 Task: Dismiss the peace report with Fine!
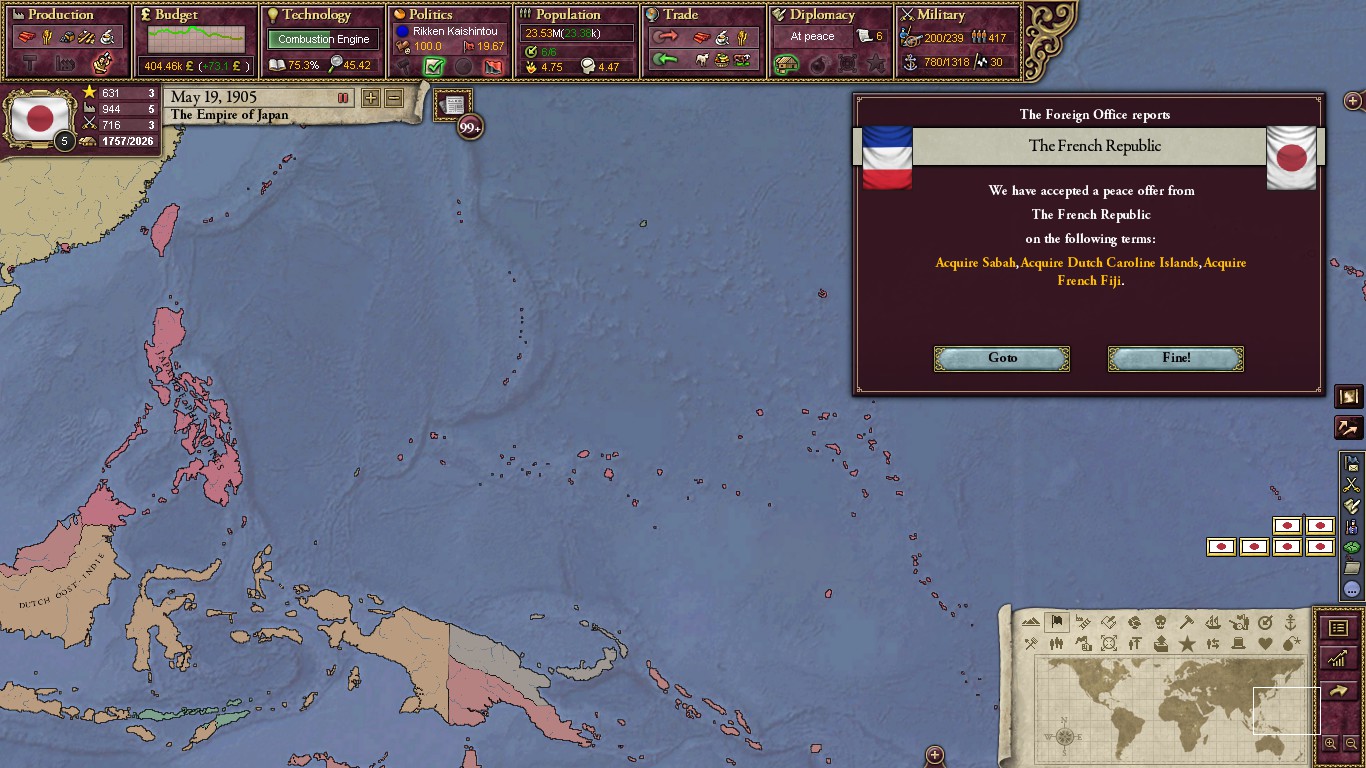point(1175,358)
